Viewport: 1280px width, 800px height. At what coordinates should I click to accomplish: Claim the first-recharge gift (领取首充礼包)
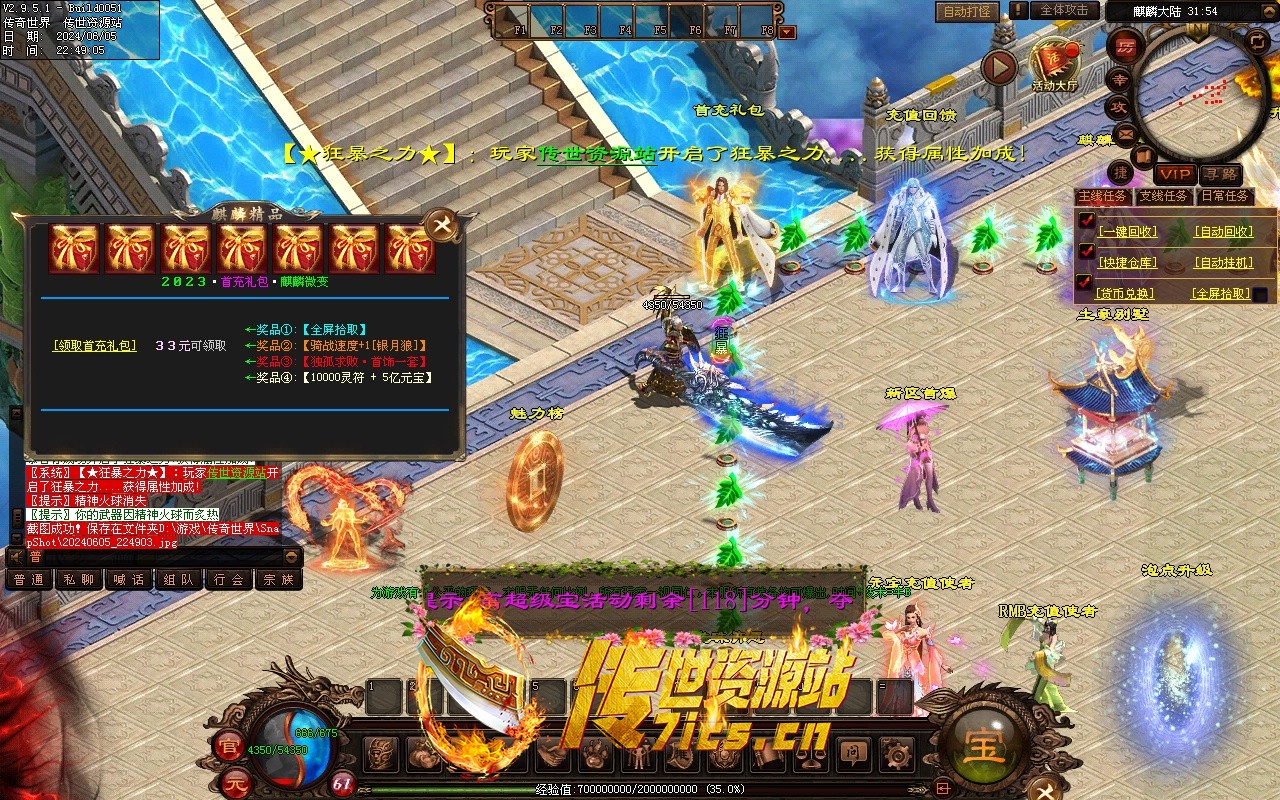[95, 345]
